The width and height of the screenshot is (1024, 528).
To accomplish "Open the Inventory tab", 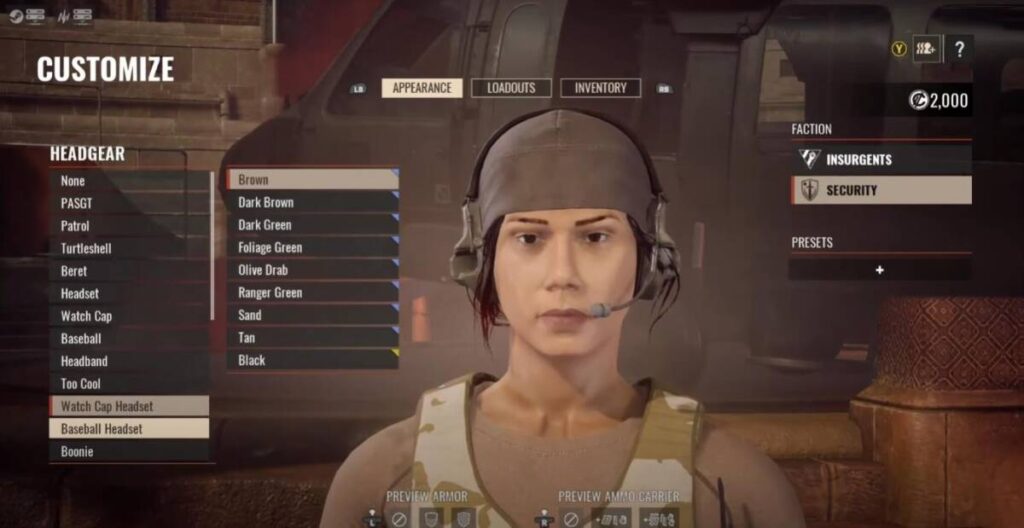I will [600, 88].
